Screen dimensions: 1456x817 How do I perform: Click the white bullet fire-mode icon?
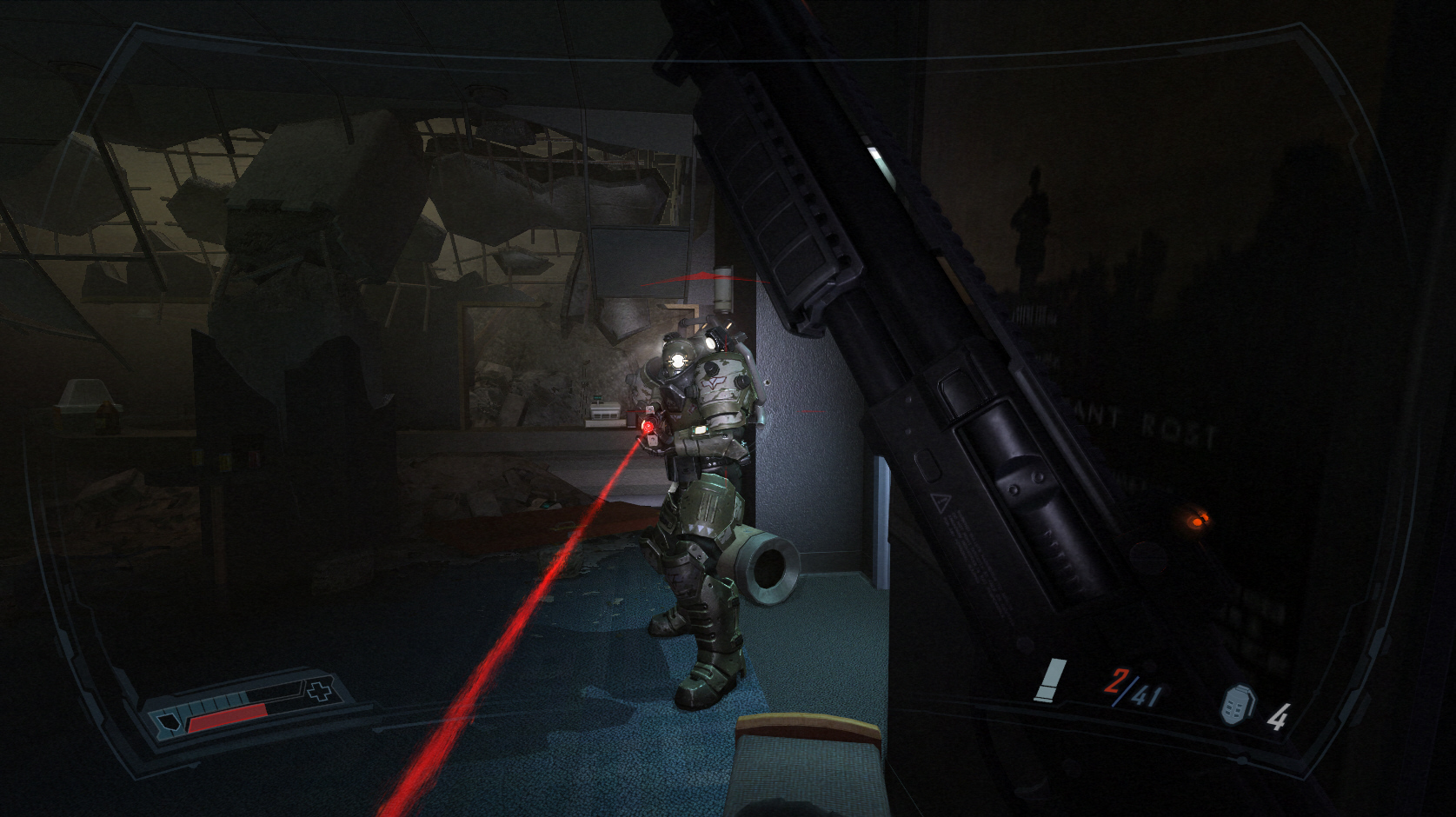click(1050, 680)
